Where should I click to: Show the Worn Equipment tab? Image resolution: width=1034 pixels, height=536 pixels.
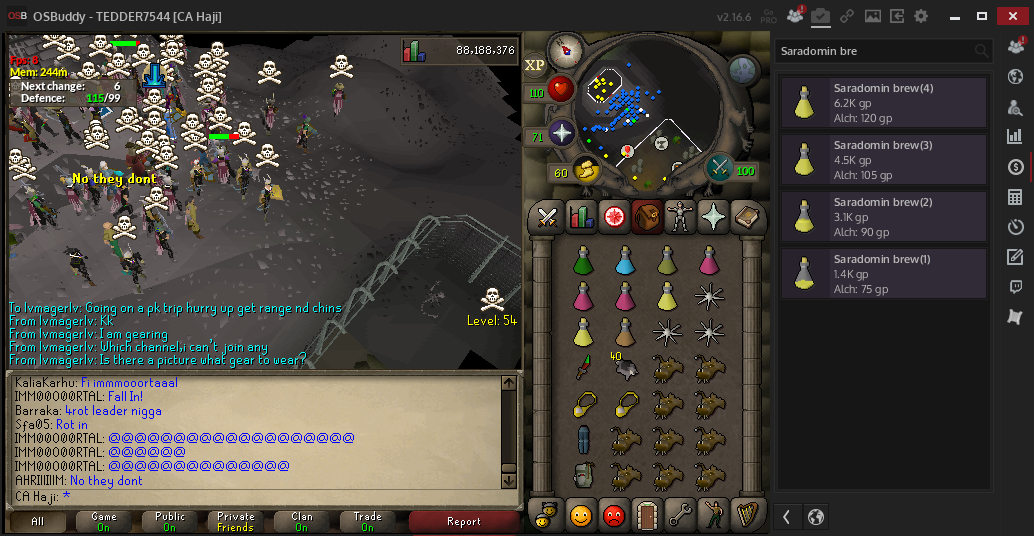click(x=680, y=215)
